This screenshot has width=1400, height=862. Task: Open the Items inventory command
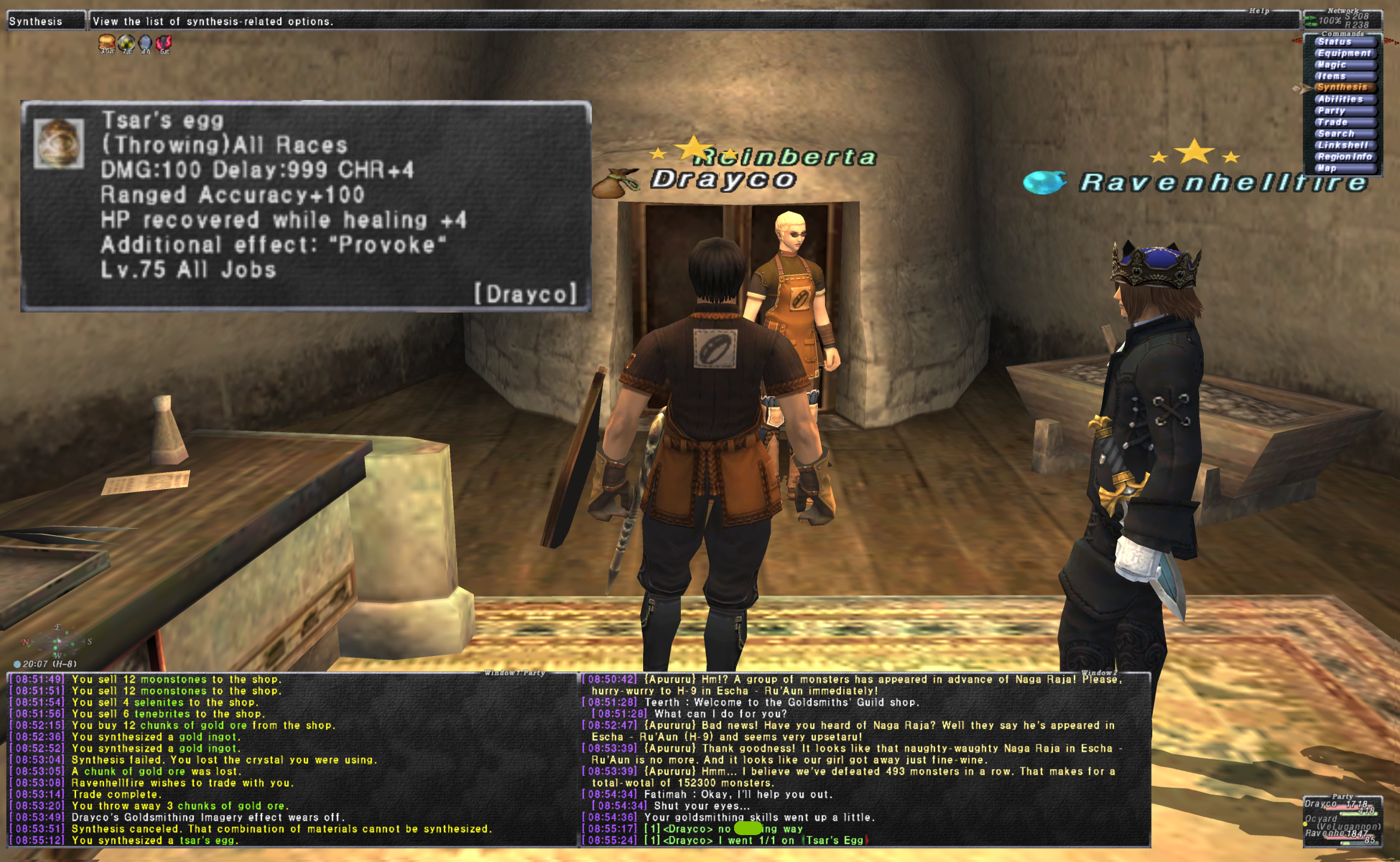[1343, 76]
